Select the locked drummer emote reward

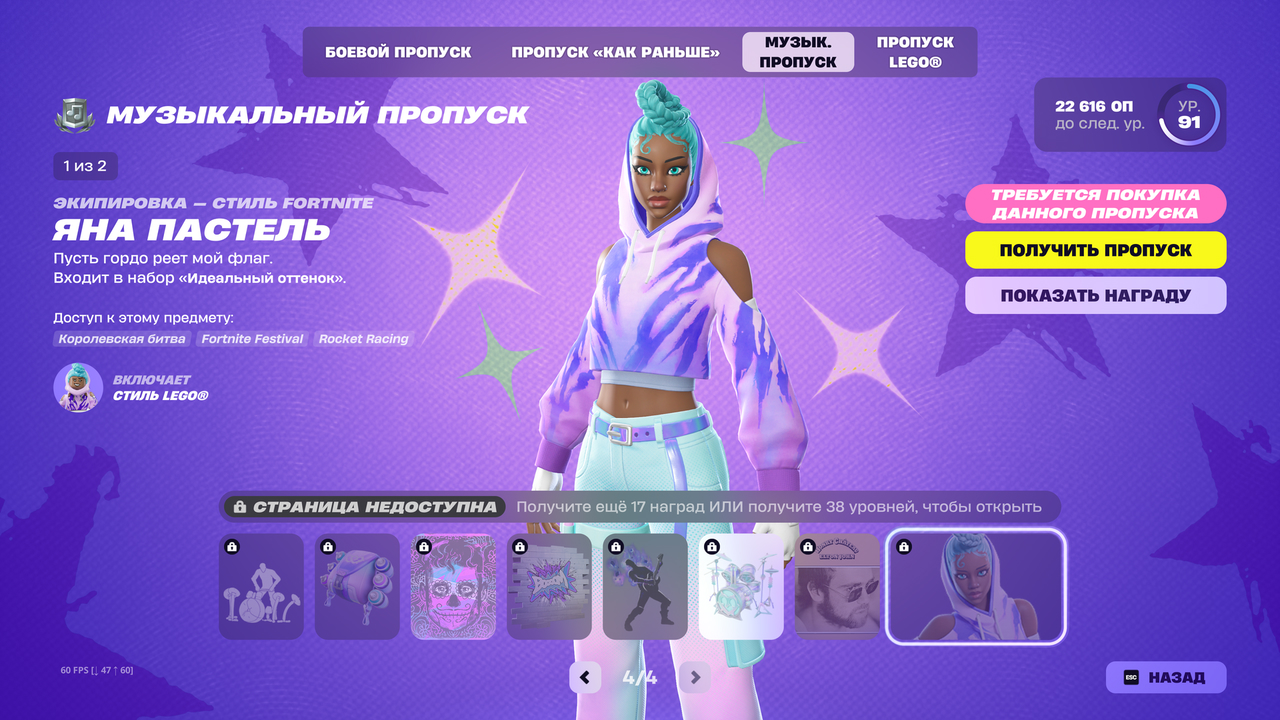point(261,587)
